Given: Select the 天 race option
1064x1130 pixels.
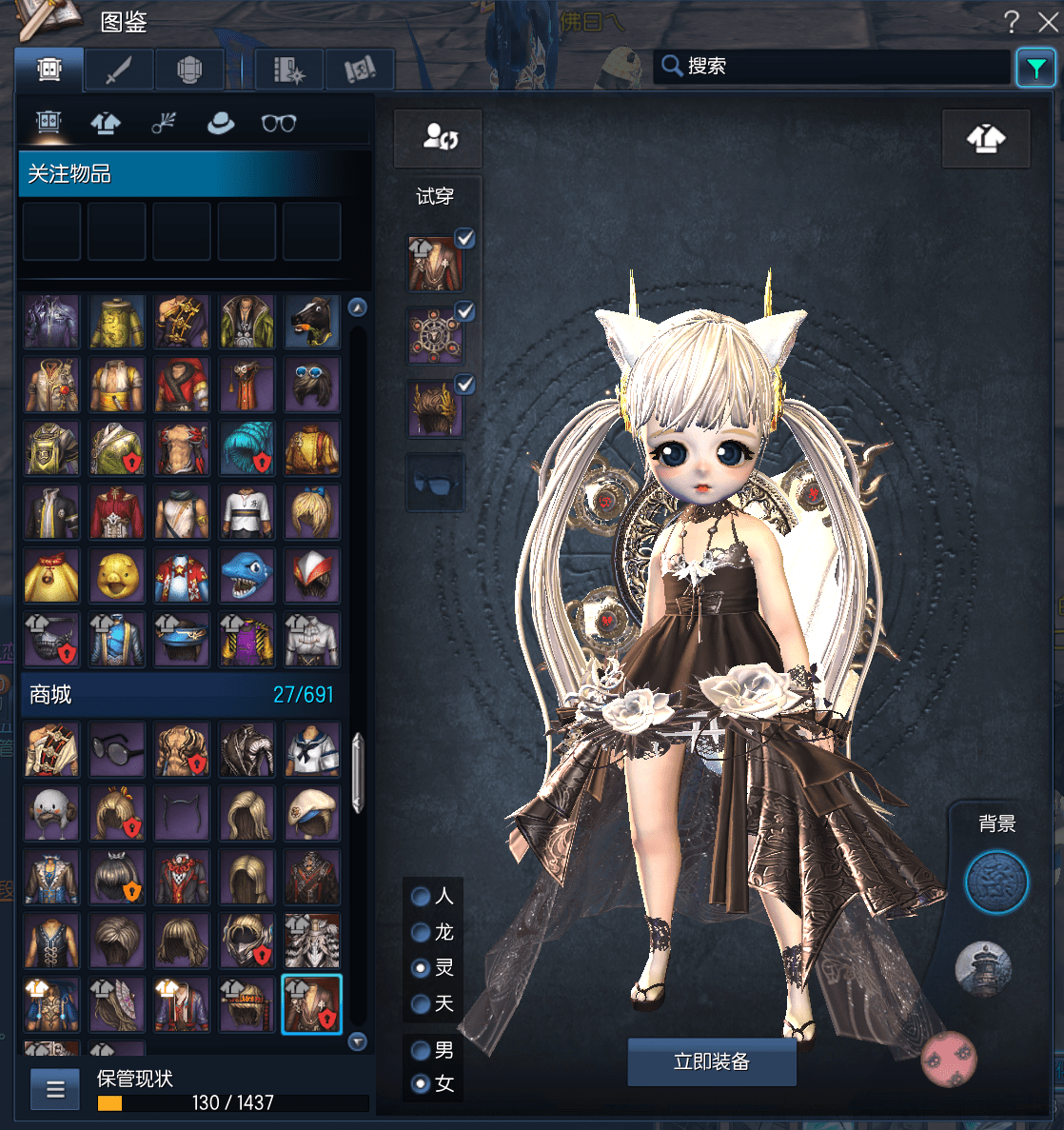Looking at the screenshot, I should tap(421, 1003).
